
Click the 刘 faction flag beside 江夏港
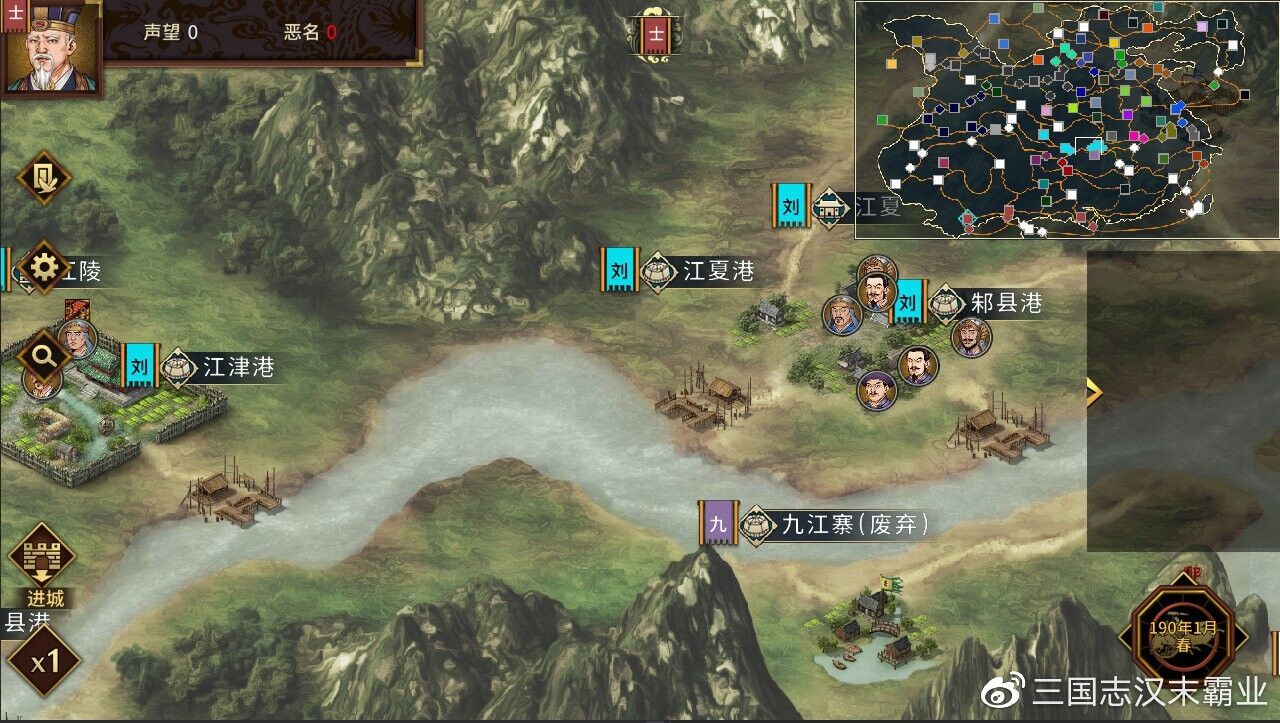tap(617, 268)
